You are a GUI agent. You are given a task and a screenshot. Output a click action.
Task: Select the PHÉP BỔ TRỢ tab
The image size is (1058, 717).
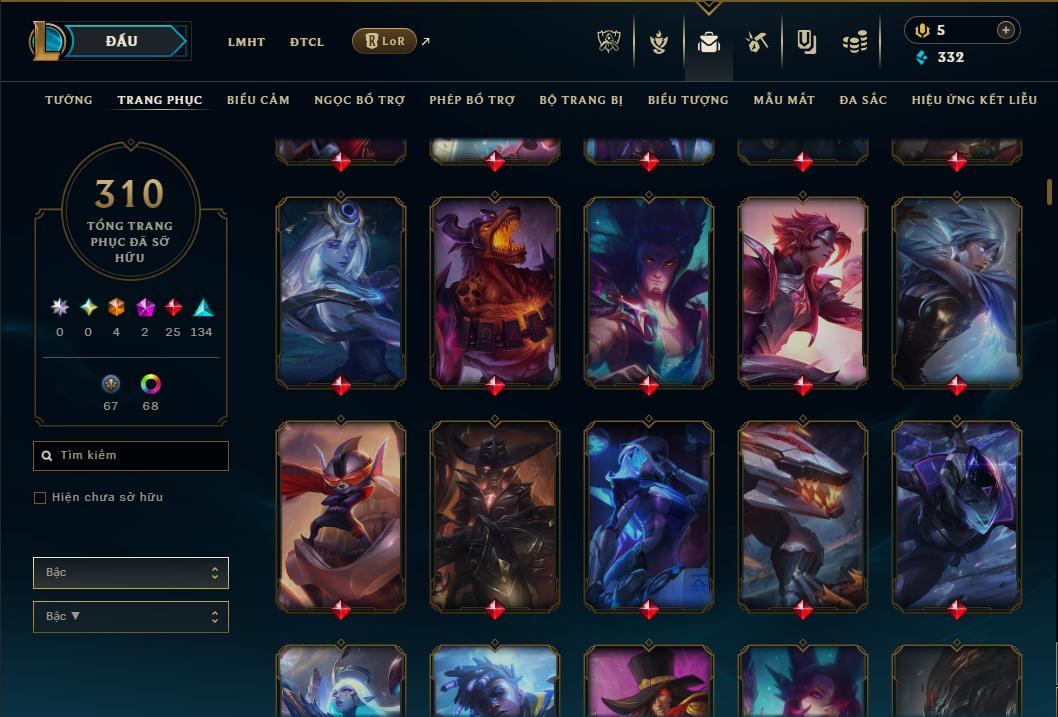pos(472,100)
